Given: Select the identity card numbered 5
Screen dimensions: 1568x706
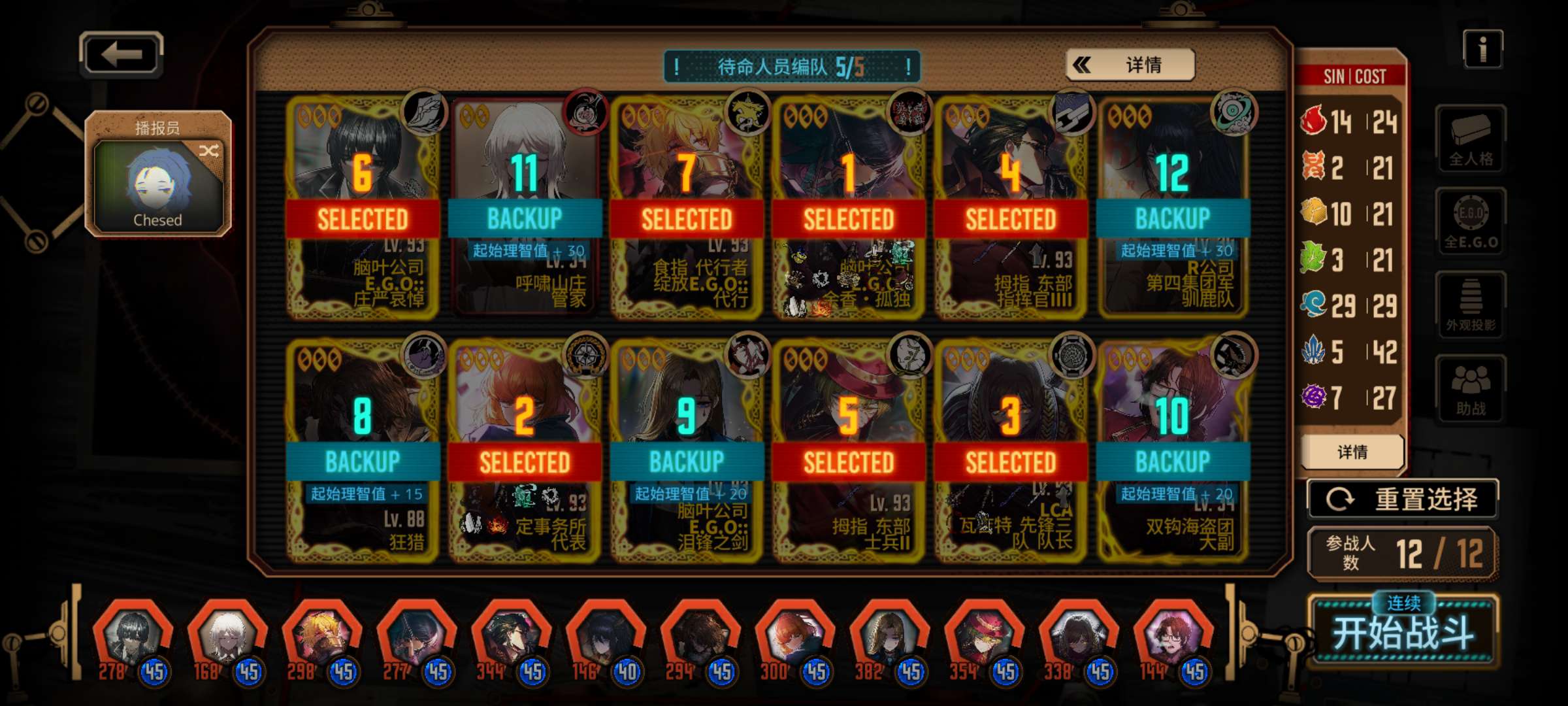Looking at the screenshot, I should click(x=849, y=451).
